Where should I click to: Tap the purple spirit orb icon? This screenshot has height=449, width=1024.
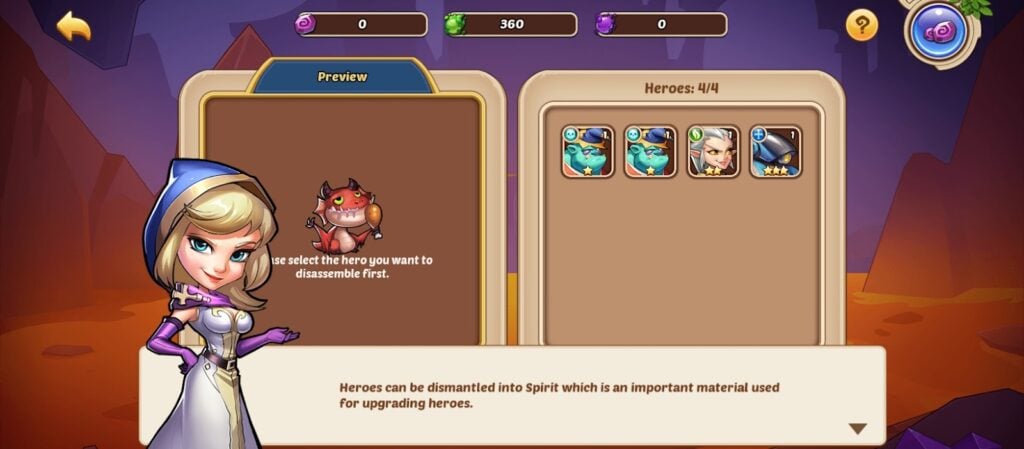pos(942,32)
